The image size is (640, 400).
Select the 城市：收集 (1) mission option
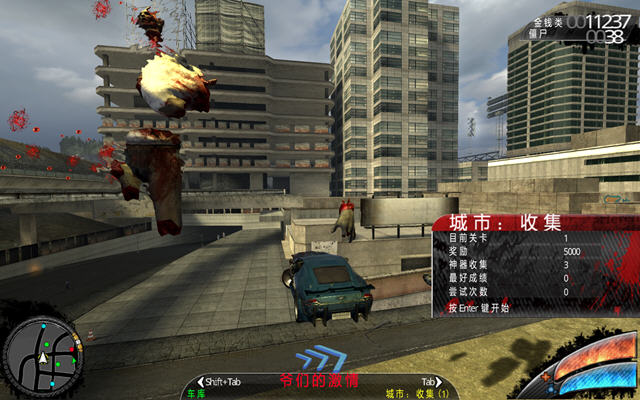[416, 394]
